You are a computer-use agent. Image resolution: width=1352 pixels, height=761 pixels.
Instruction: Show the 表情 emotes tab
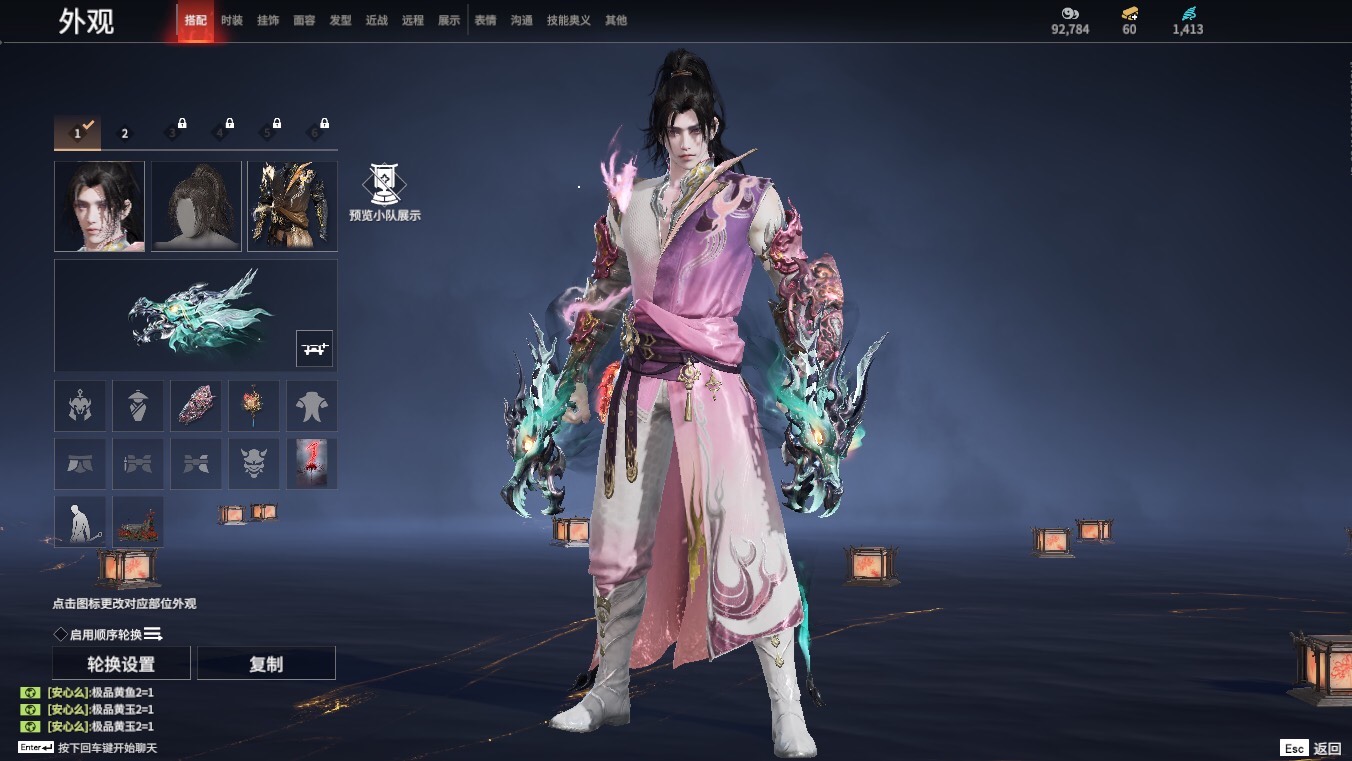pos(485,20)
